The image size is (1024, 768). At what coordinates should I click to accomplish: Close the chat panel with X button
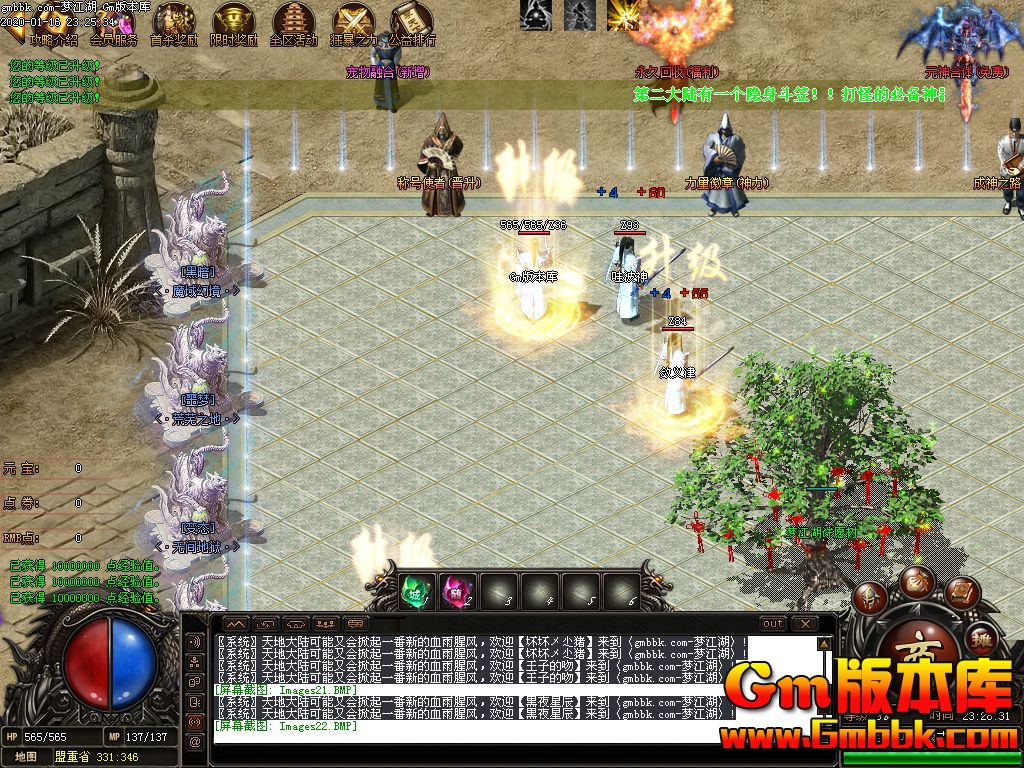[x=807, y=623]
